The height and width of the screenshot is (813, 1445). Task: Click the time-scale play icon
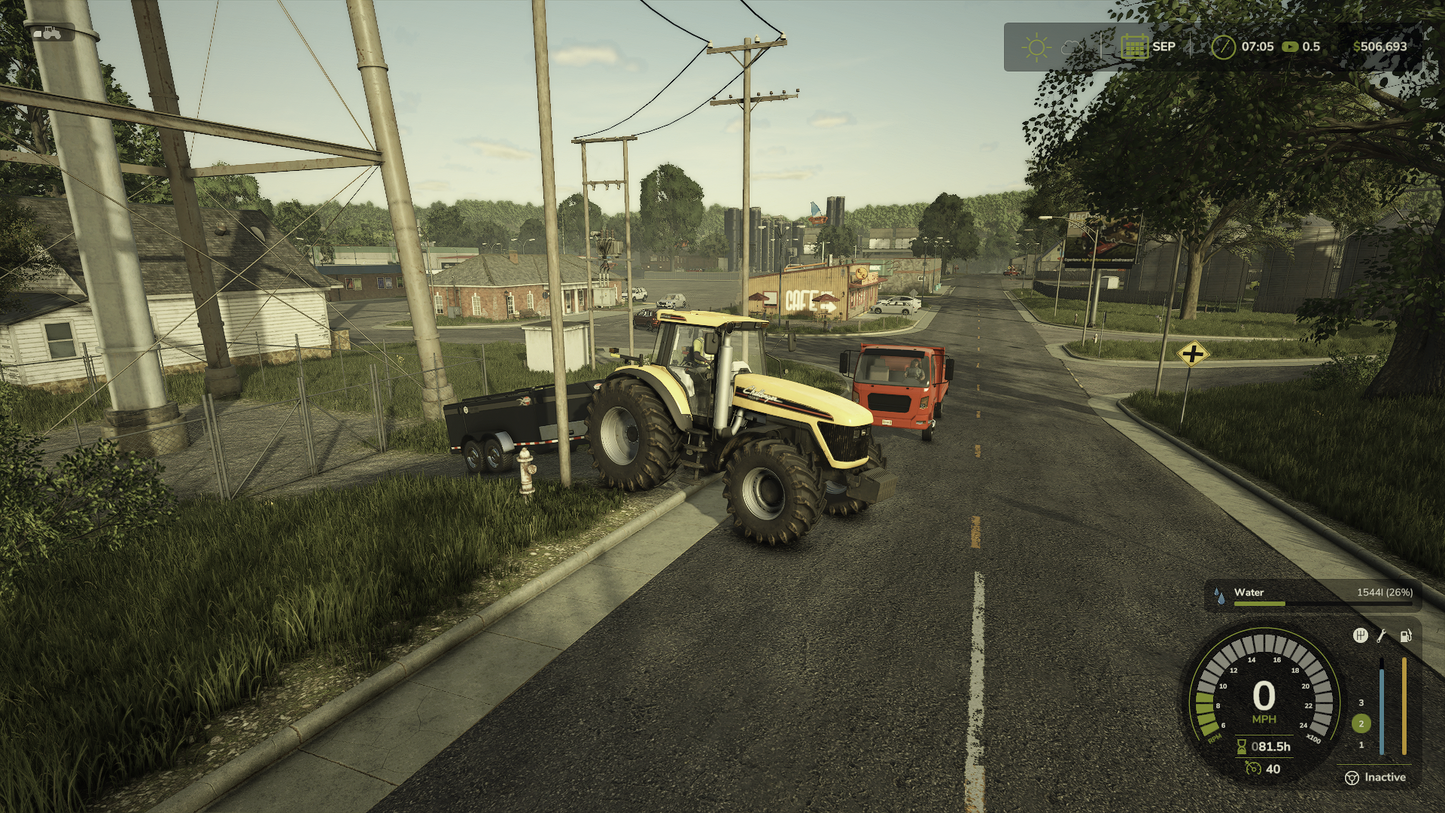coord(1290,47)
